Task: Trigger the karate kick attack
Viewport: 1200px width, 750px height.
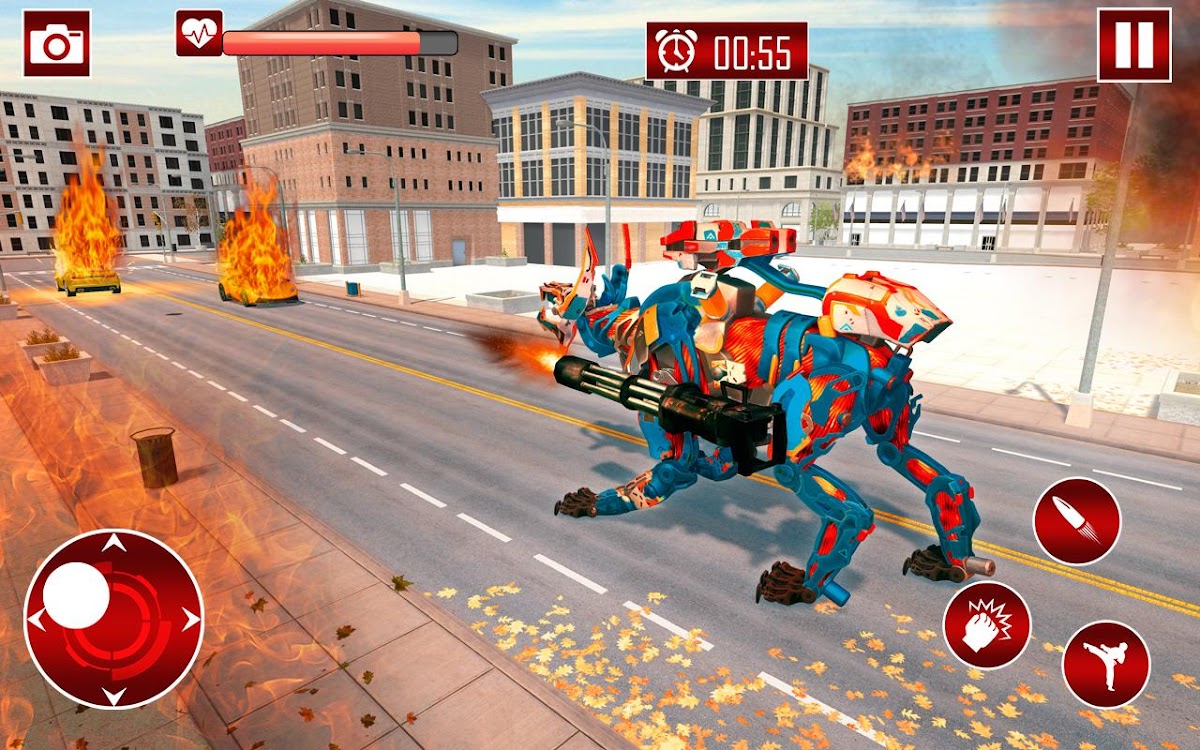Action: 1106,664
